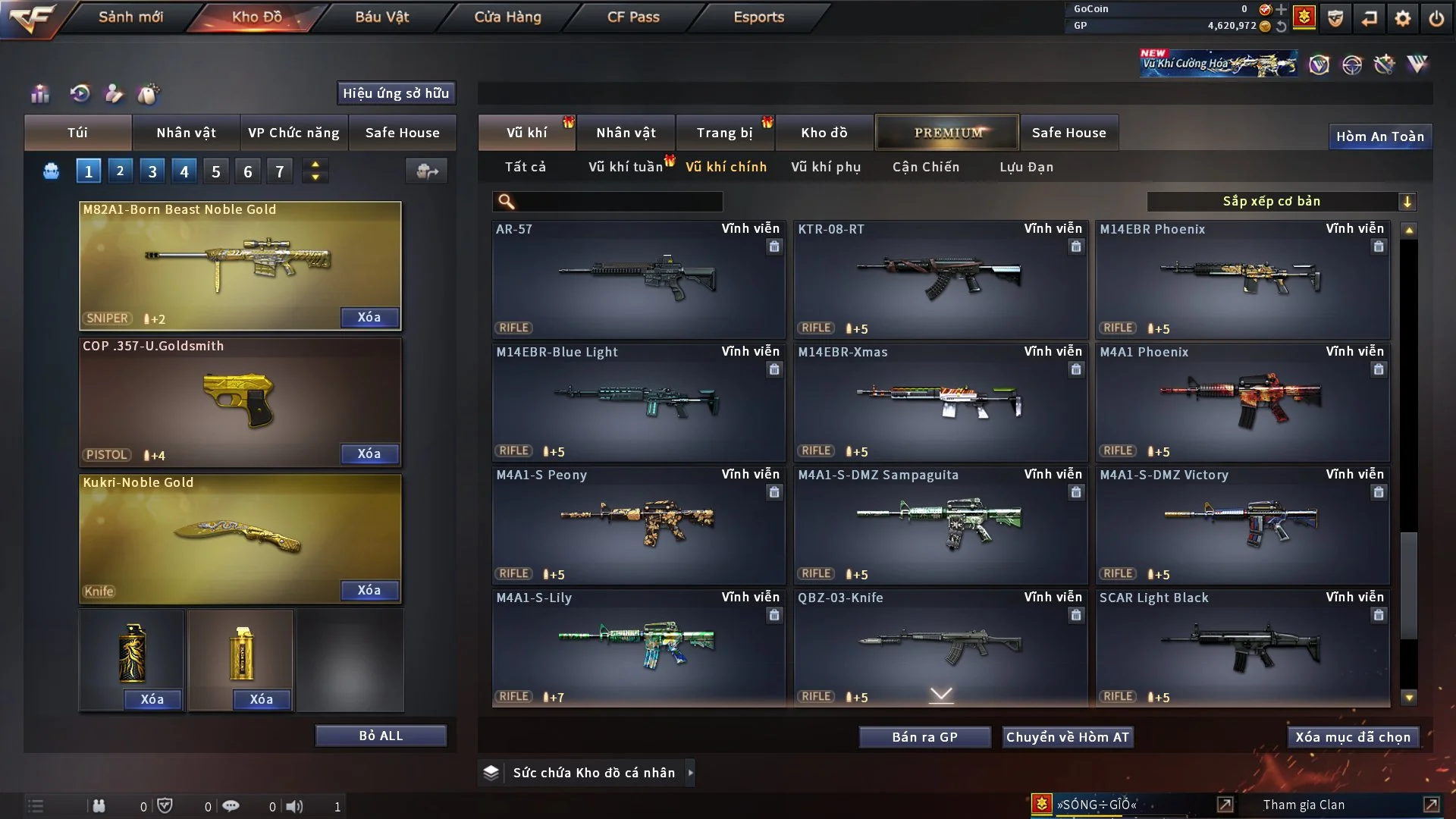Remove the M82A1-Born Beast Noble Gold sniper
Image resolution: width=1456 pixels, height=819 pixels.
click(369, 318)
